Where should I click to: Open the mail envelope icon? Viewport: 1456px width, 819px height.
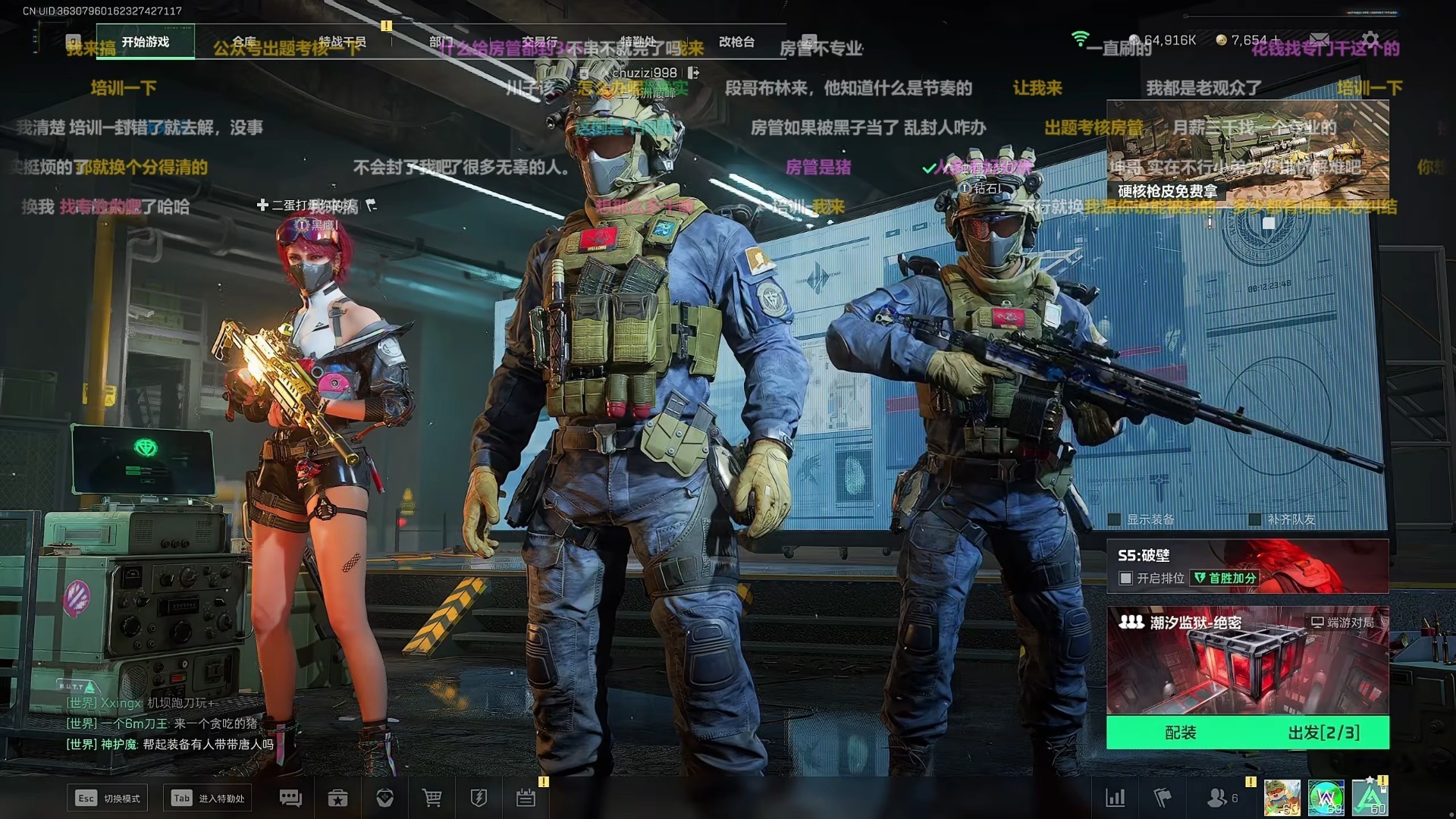1319,39
